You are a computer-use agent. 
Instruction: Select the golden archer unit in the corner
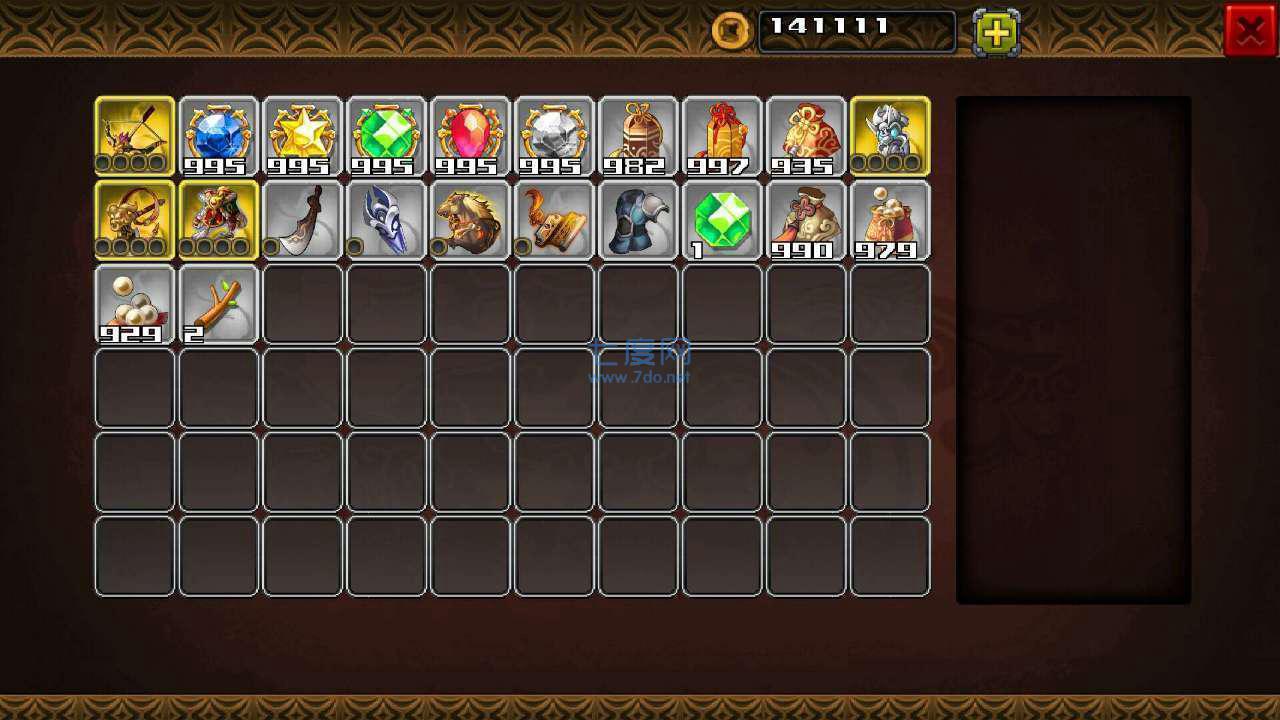(133, 133)
